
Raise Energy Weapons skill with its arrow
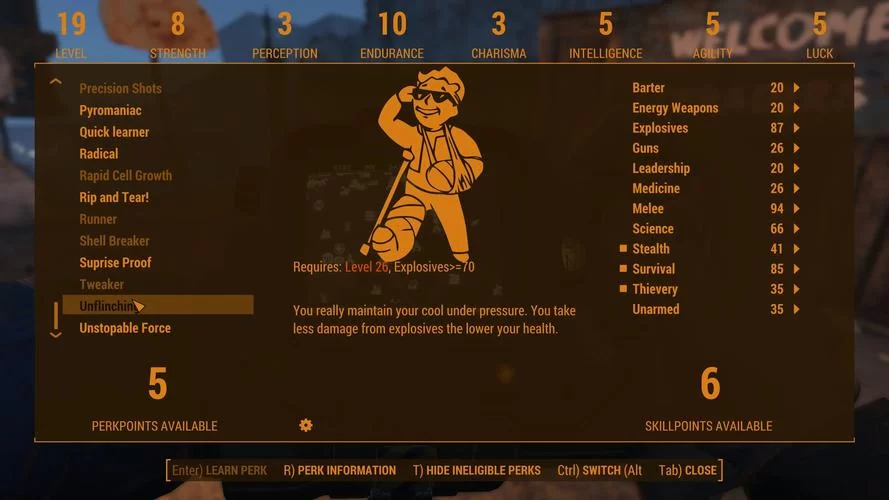(797, 108)
